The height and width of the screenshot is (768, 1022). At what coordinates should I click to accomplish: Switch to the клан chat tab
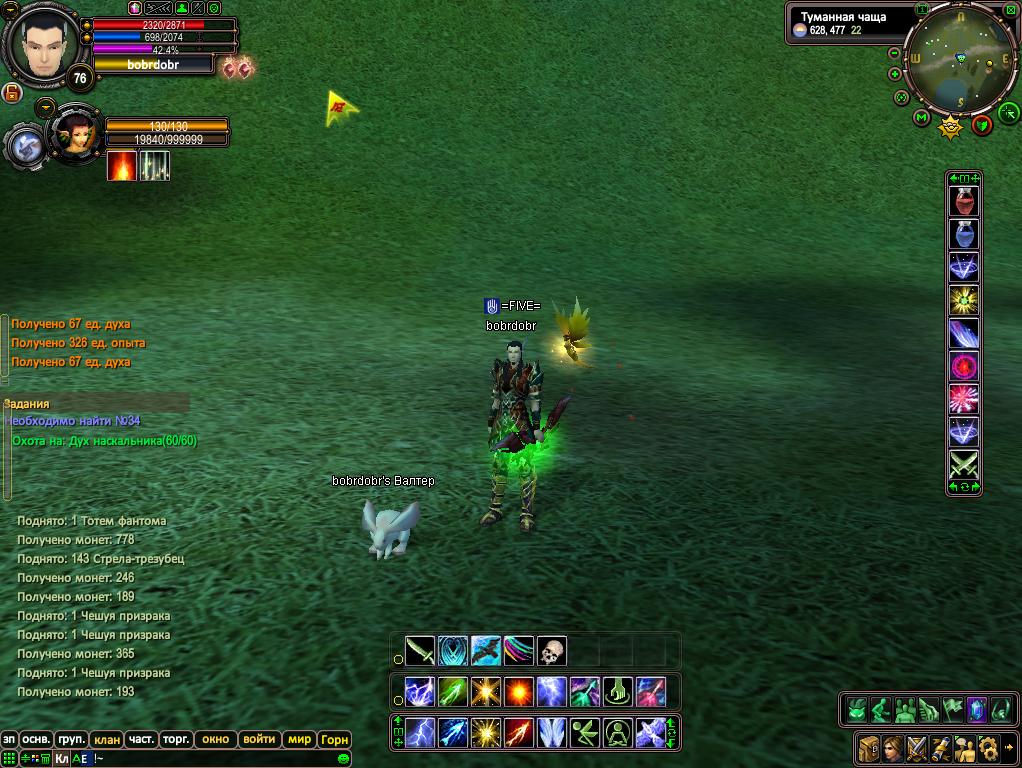click(x=106, y=740)
